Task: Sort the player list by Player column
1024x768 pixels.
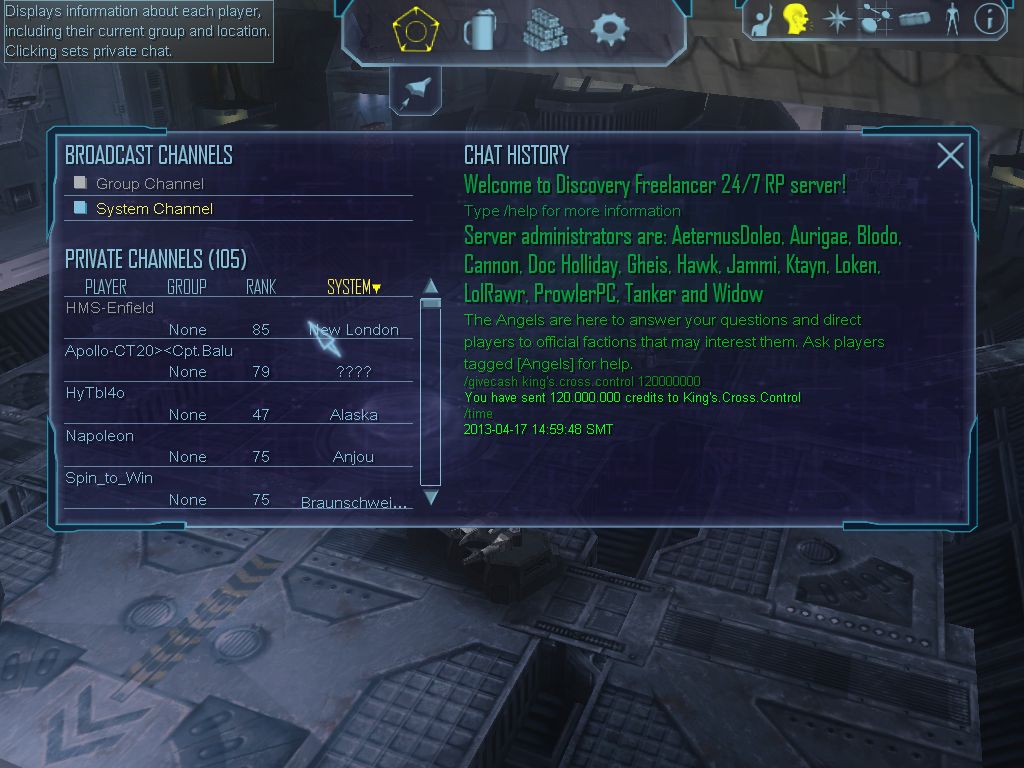Action: coord(105,287)
